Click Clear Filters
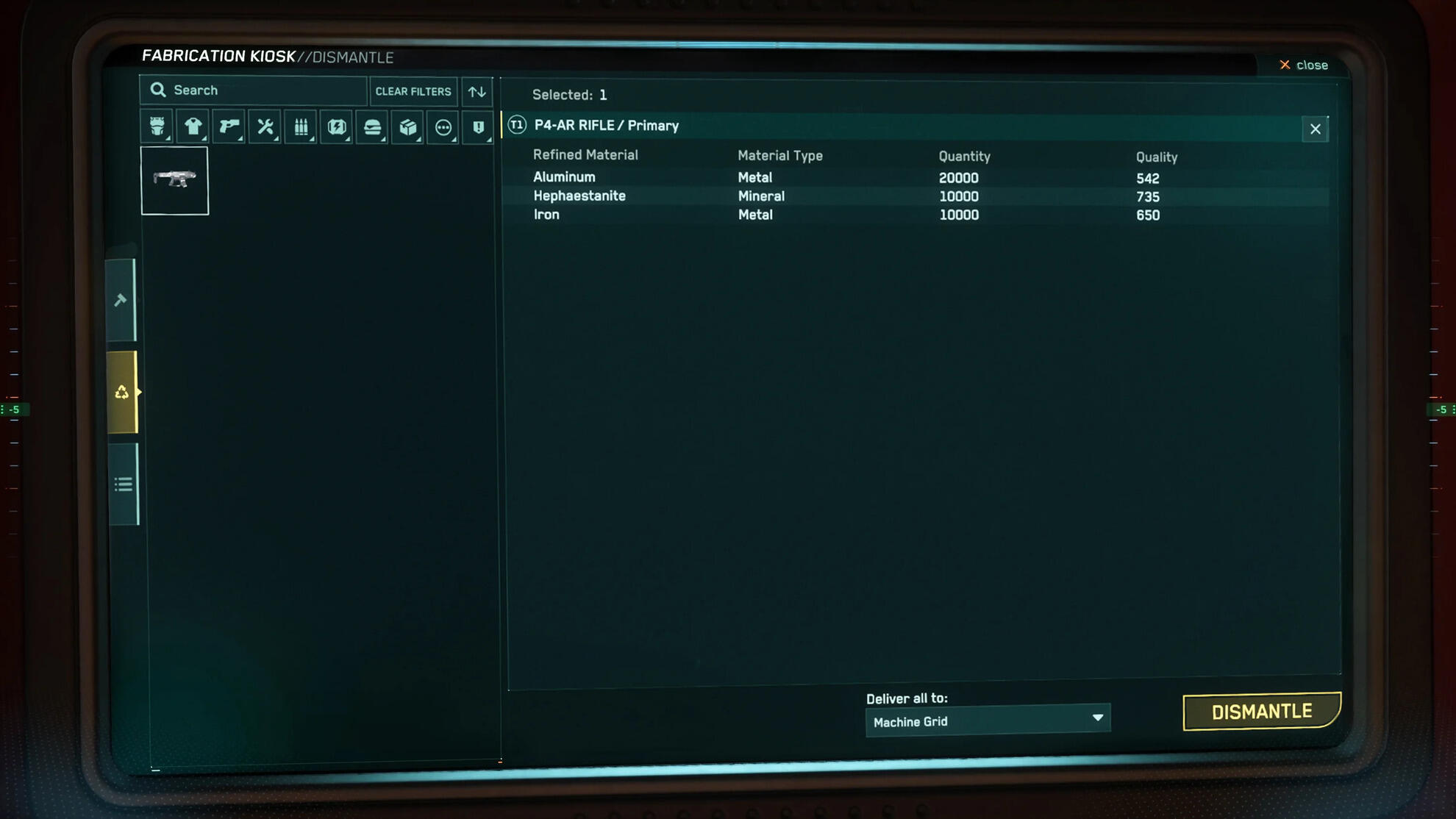This screenshot has width=1456, height=819. [x=413, y=91]
